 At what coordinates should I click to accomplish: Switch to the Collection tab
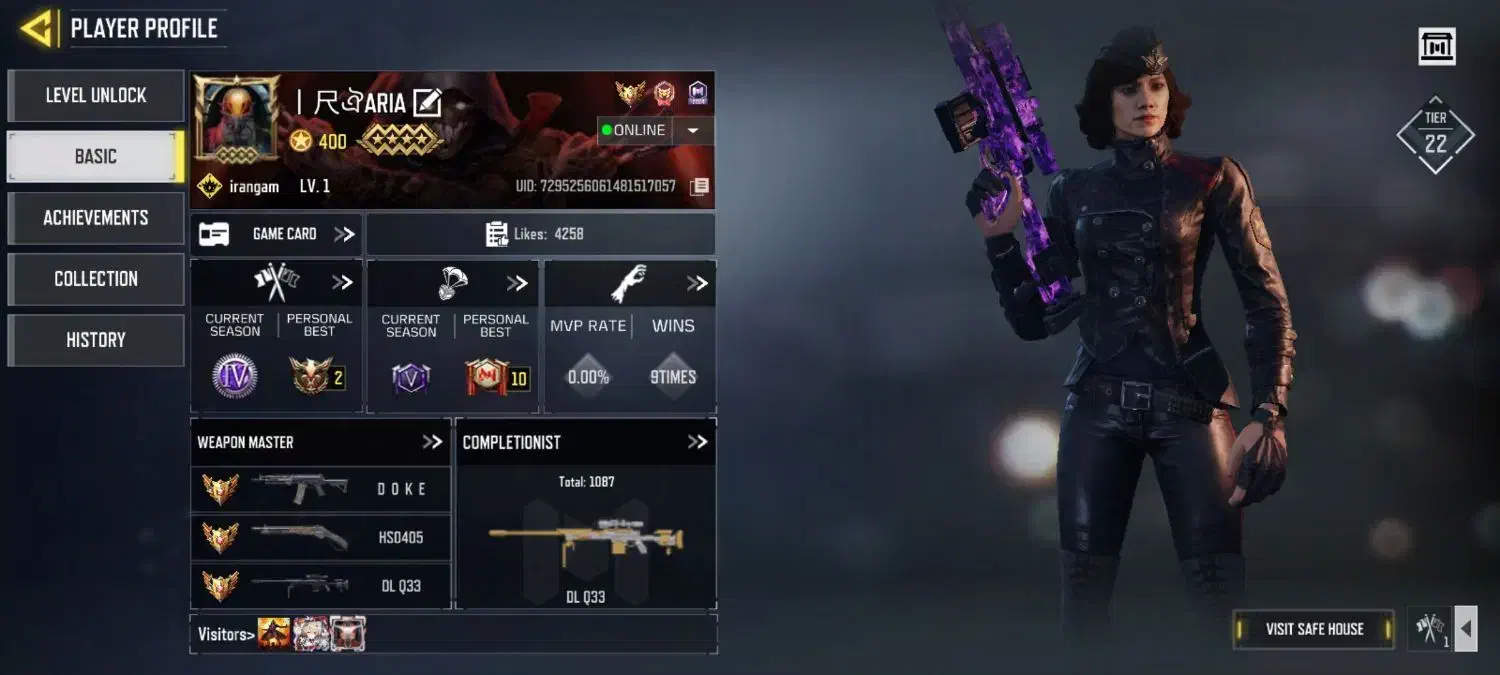pyautogui.click(x=96, y=279)
